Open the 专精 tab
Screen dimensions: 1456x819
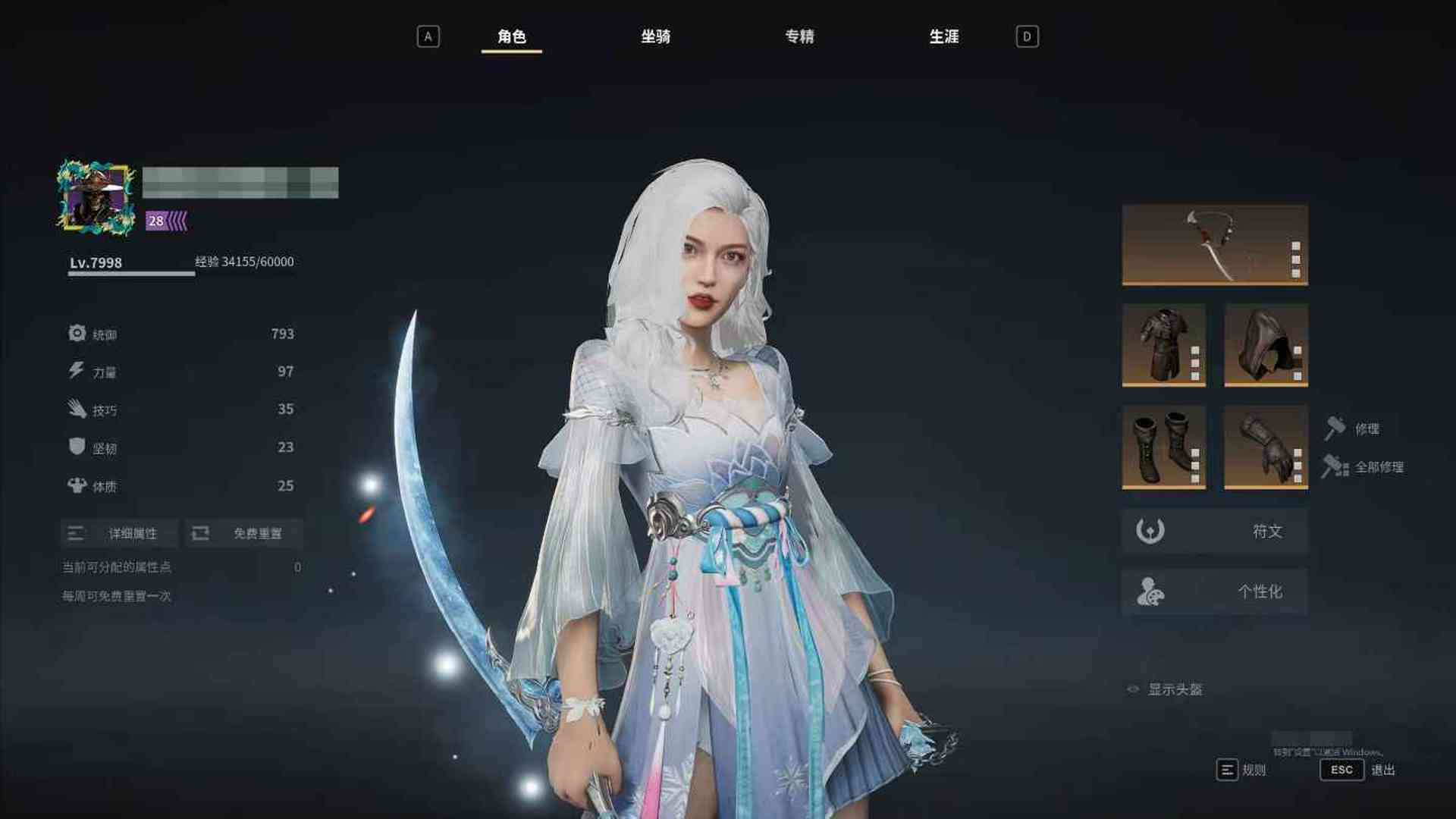point(799,36)
